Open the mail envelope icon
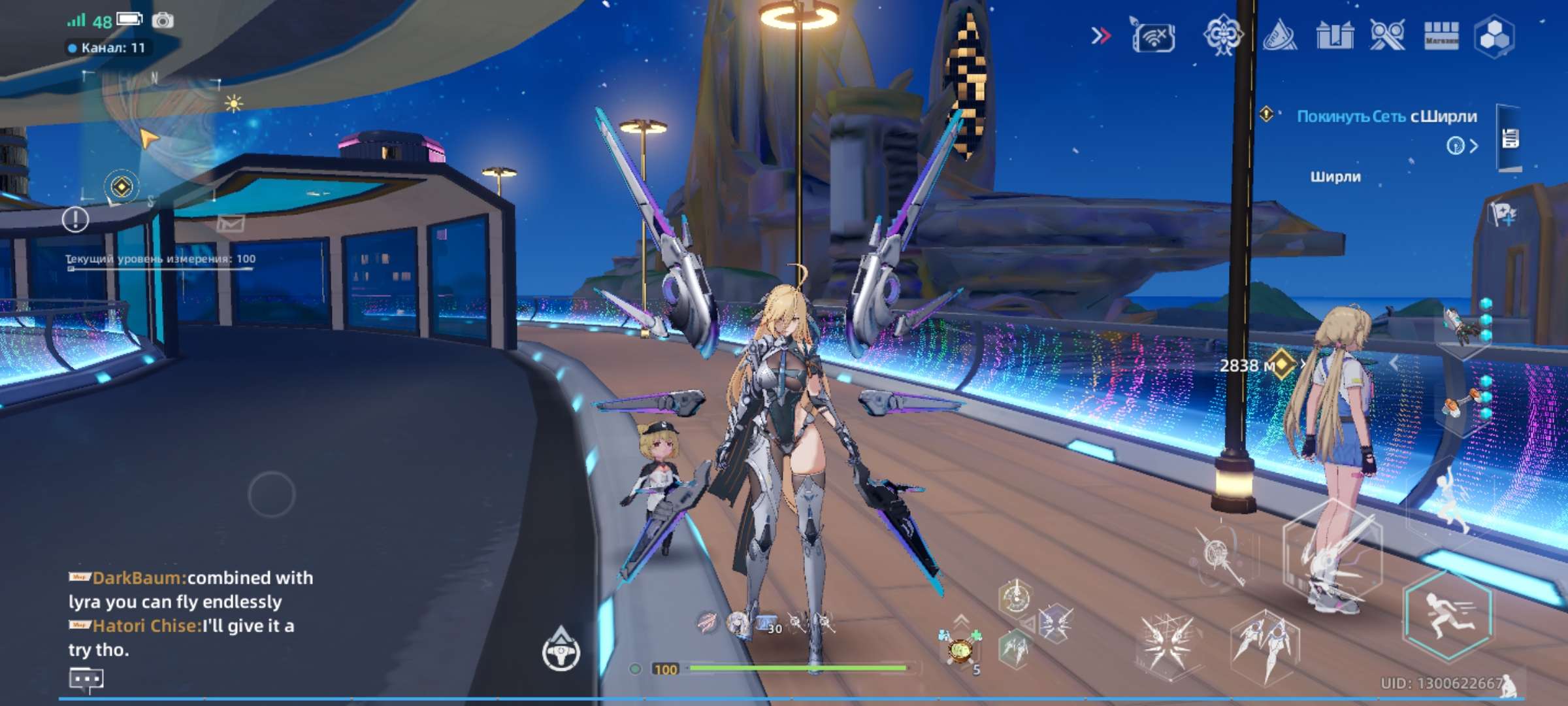The image size is (1568, 706). (231, 224)
